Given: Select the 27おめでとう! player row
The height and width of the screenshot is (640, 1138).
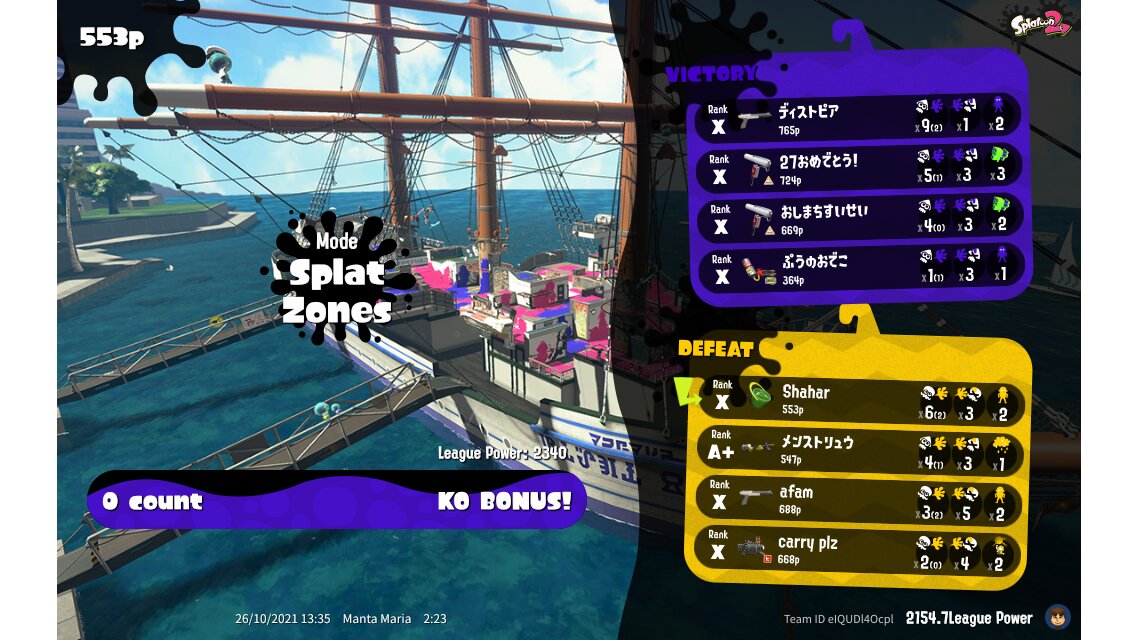Looking at the screenshot, I should (860, 167).
